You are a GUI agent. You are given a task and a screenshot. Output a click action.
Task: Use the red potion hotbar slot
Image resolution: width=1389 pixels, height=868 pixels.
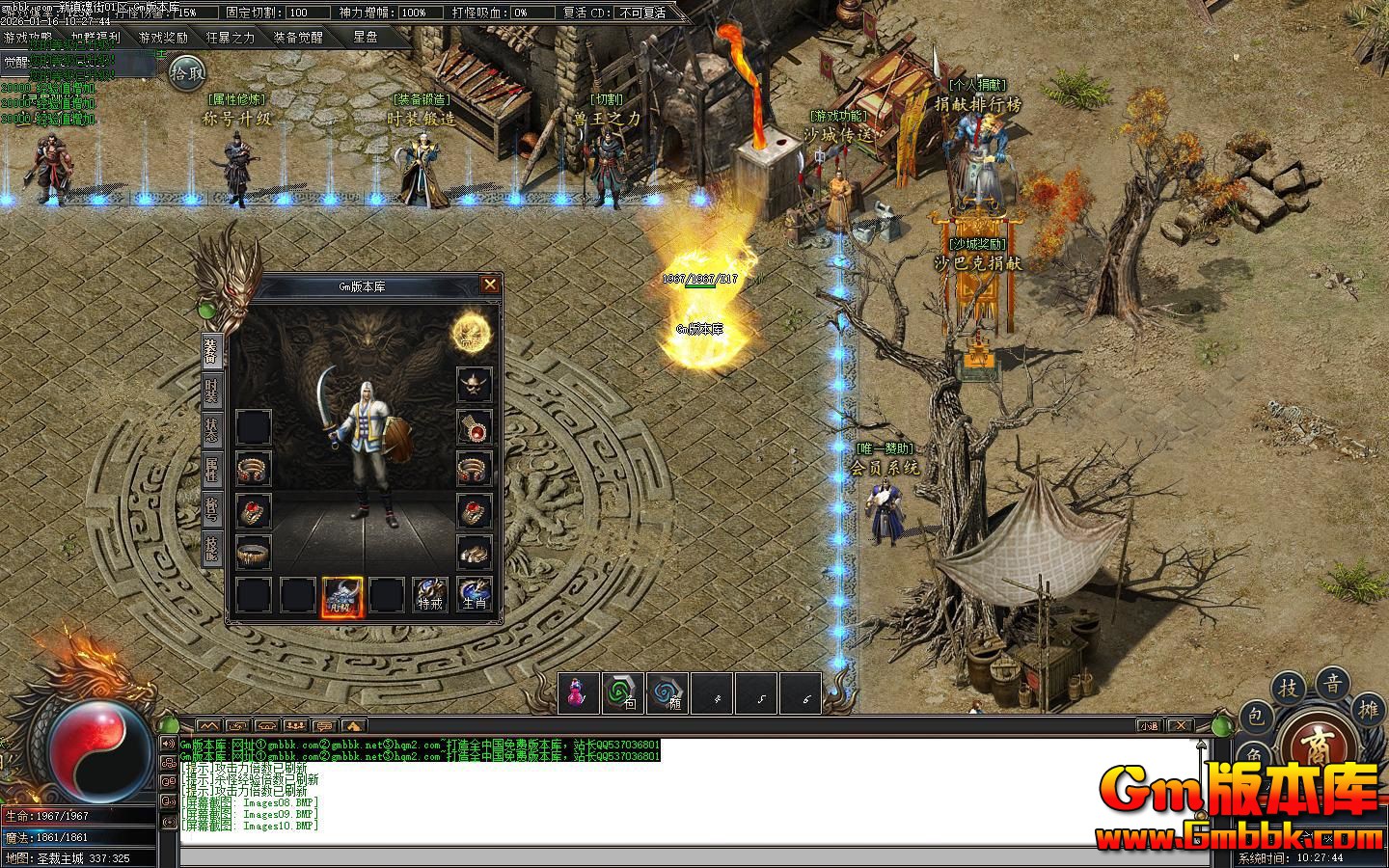point(579,692)
